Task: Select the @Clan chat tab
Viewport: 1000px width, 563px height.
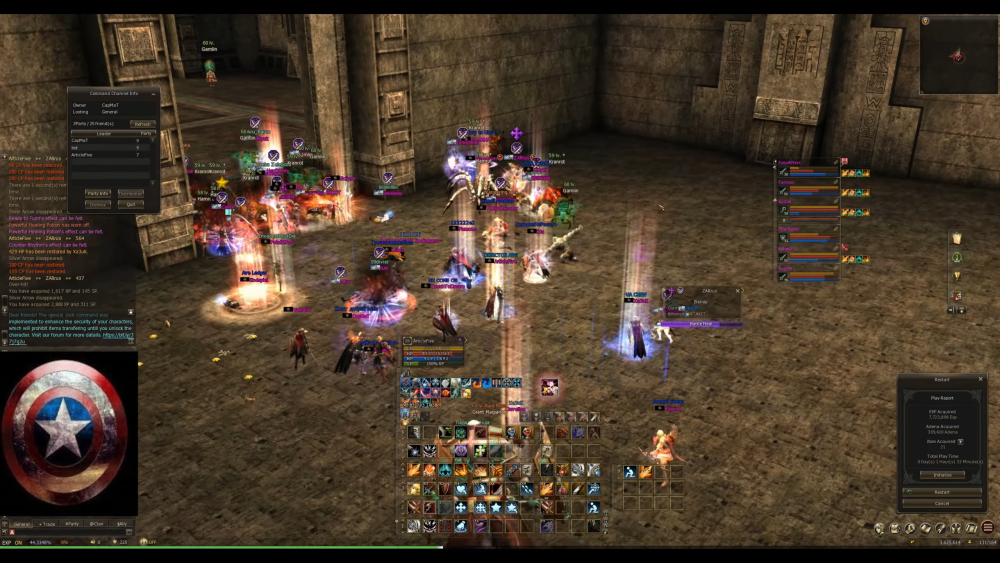Action: [x=97, y=524]
